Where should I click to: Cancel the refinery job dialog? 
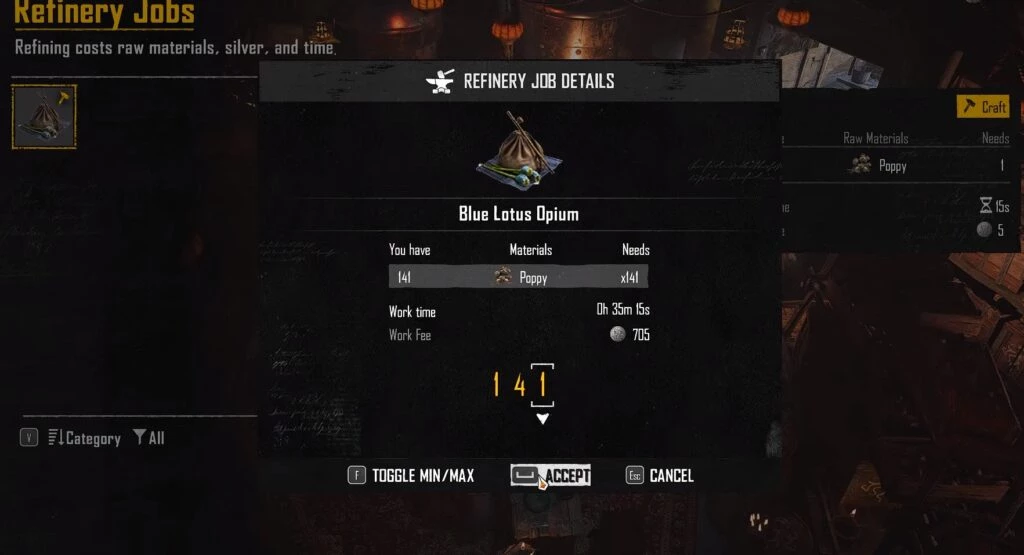[x=660, y=476]
